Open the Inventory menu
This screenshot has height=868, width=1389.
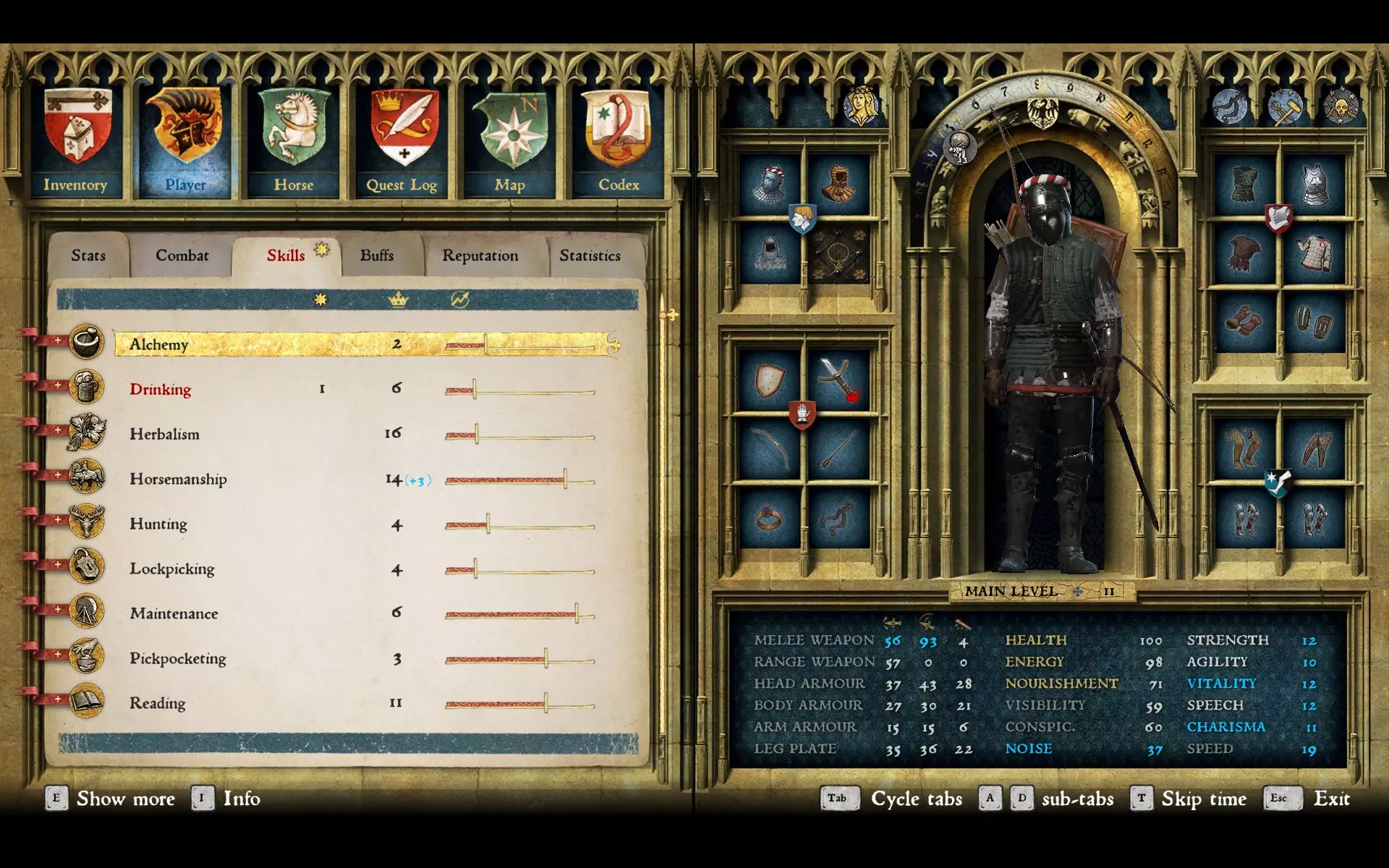(x=77, y=142)
